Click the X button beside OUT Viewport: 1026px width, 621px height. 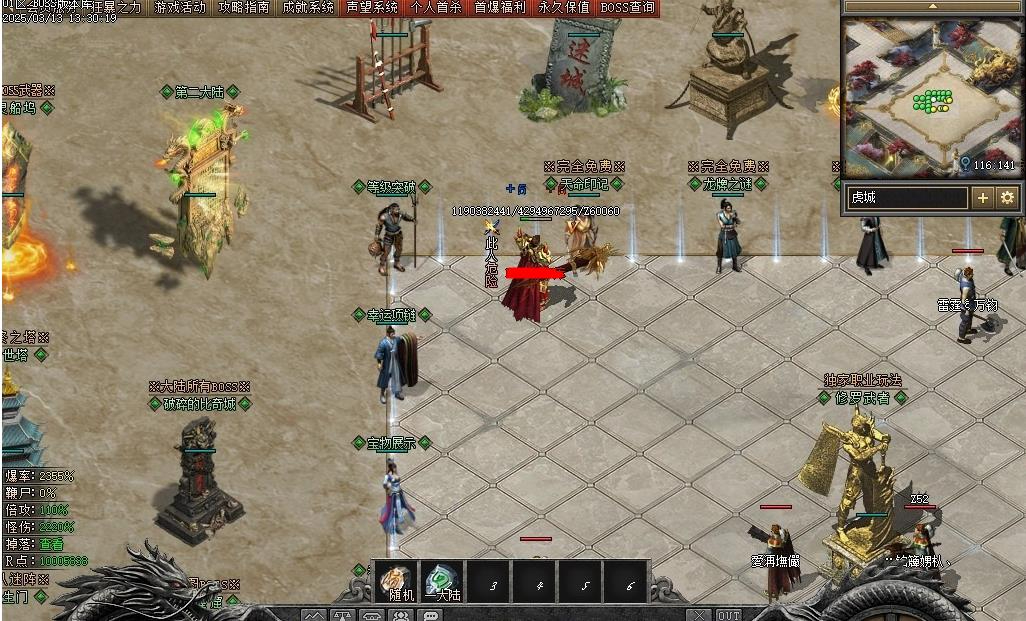[699, 615]
